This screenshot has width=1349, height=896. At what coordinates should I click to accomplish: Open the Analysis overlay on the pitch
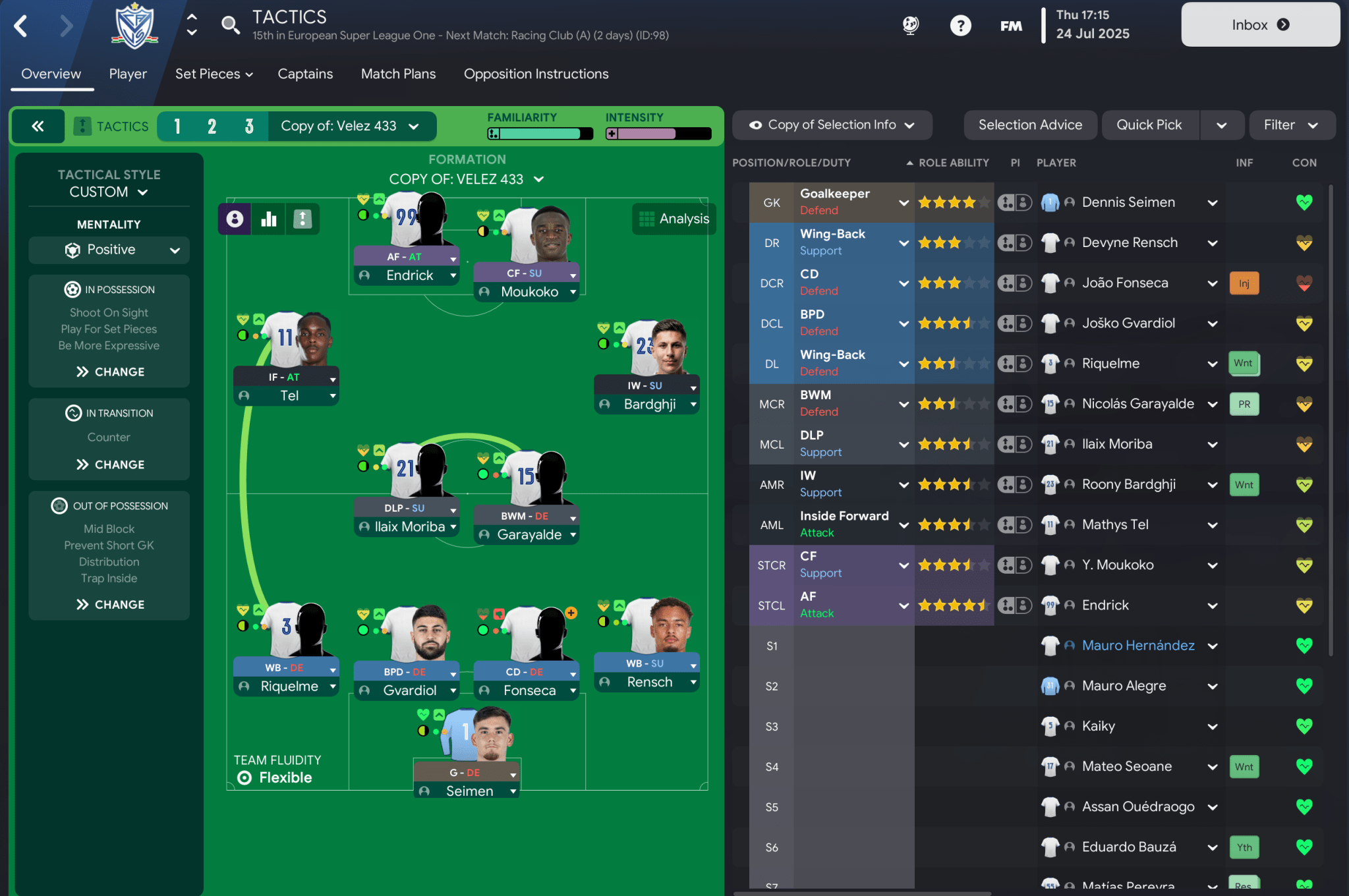tap(674, 219)
